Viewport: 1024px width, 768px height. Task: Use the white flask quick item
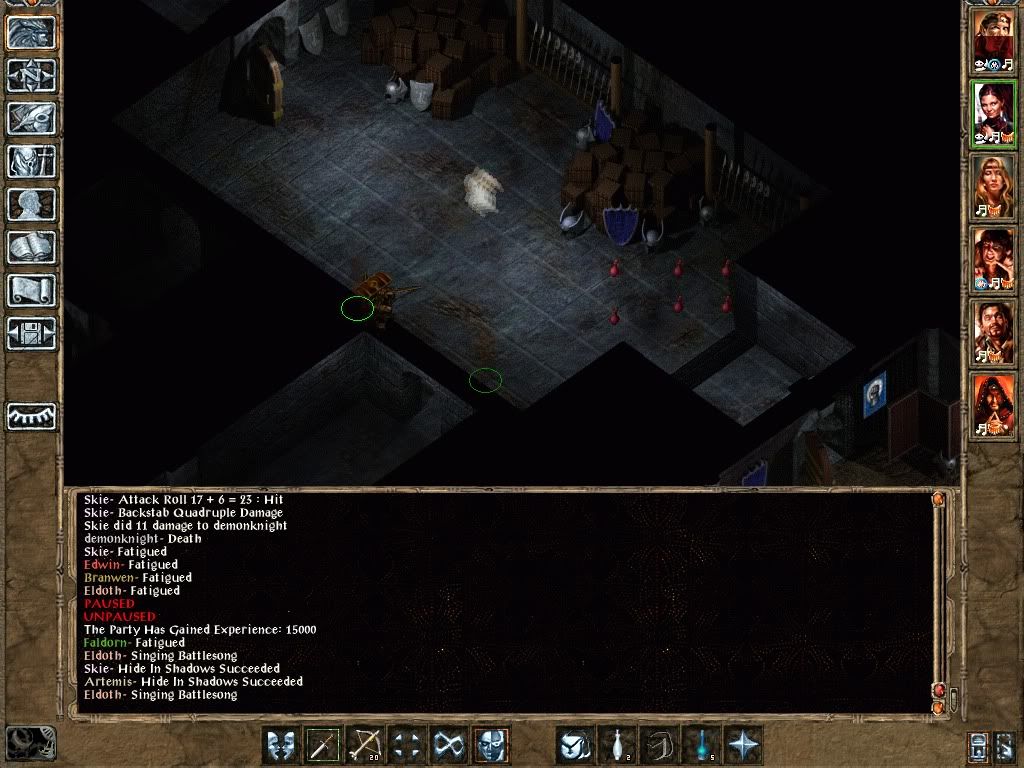tap(618, 745)
